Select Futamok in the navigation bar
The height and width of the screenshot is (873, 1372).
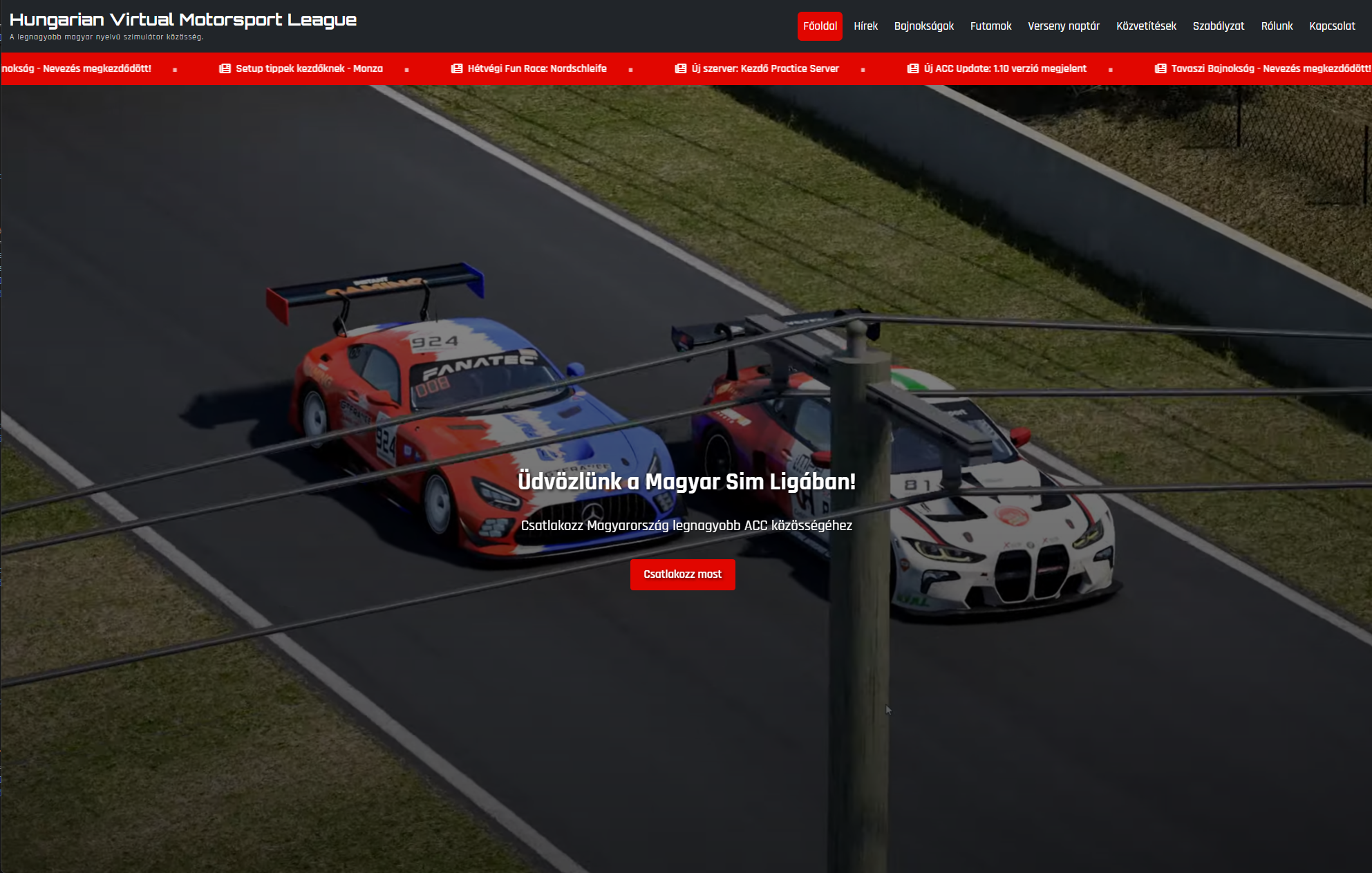[990, 26]
